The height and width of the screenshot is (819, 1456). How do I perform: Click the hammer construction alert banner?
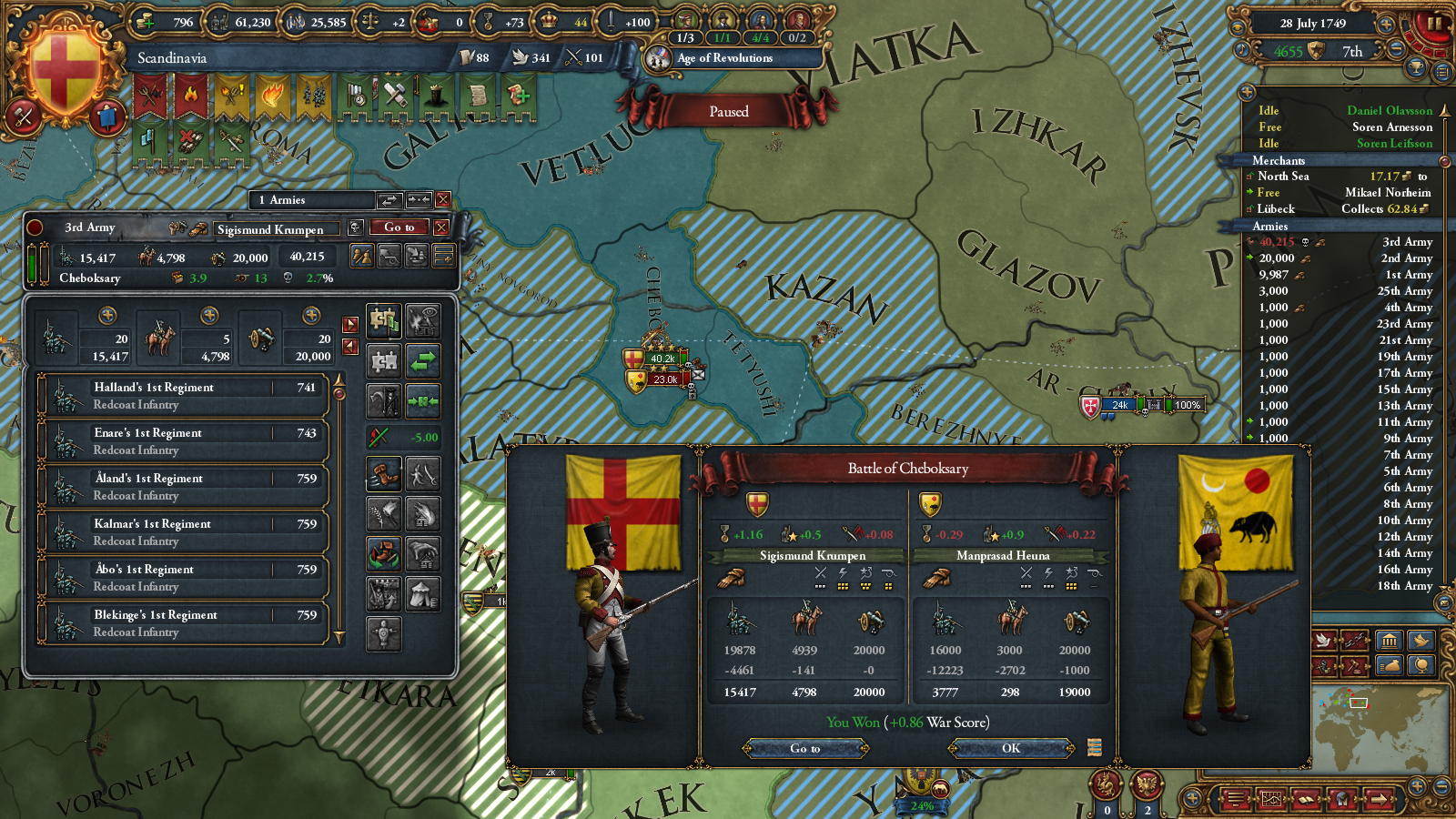point(394,95)
